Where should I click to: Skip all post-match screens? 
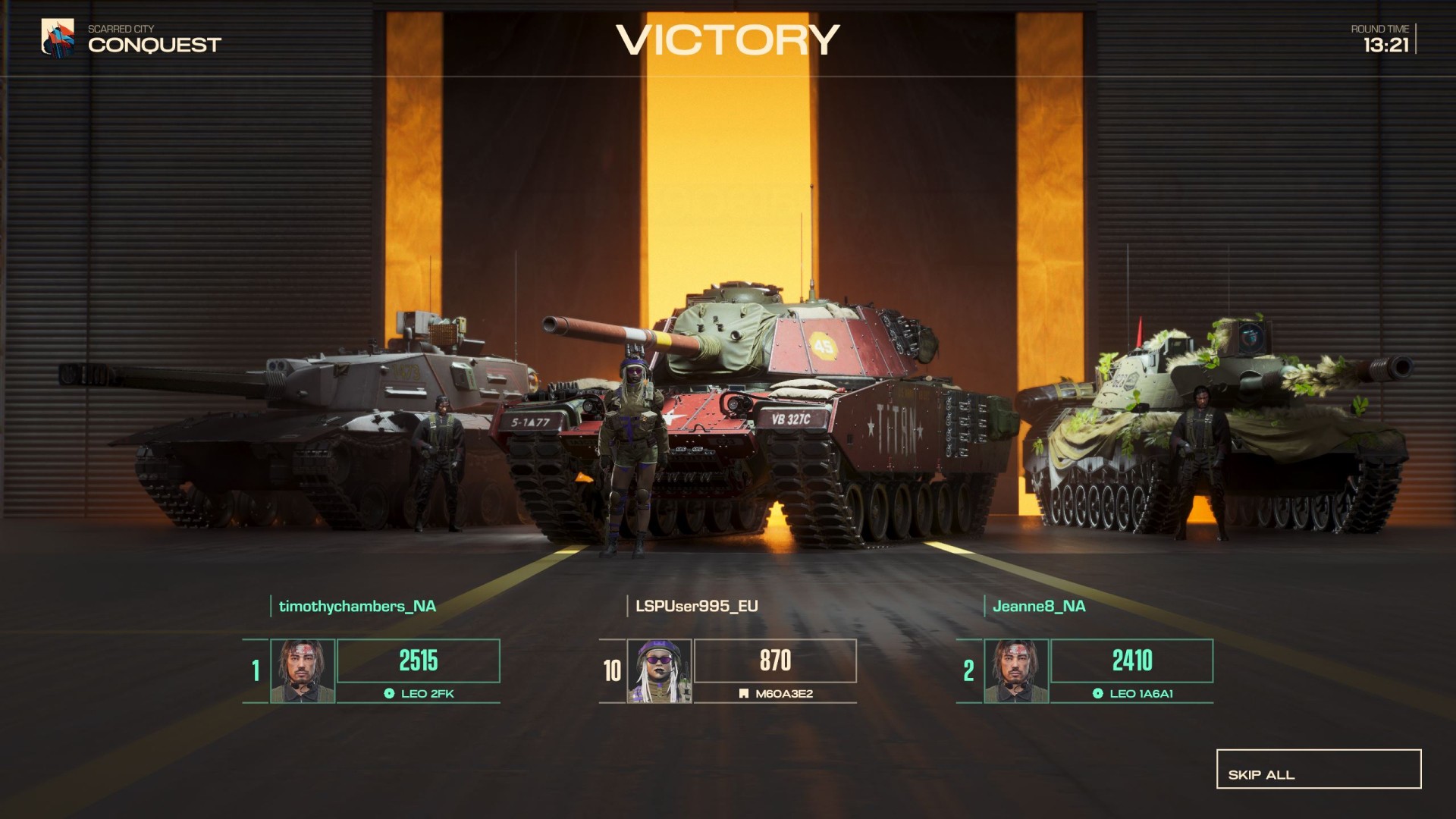[x=1318, y=769]
